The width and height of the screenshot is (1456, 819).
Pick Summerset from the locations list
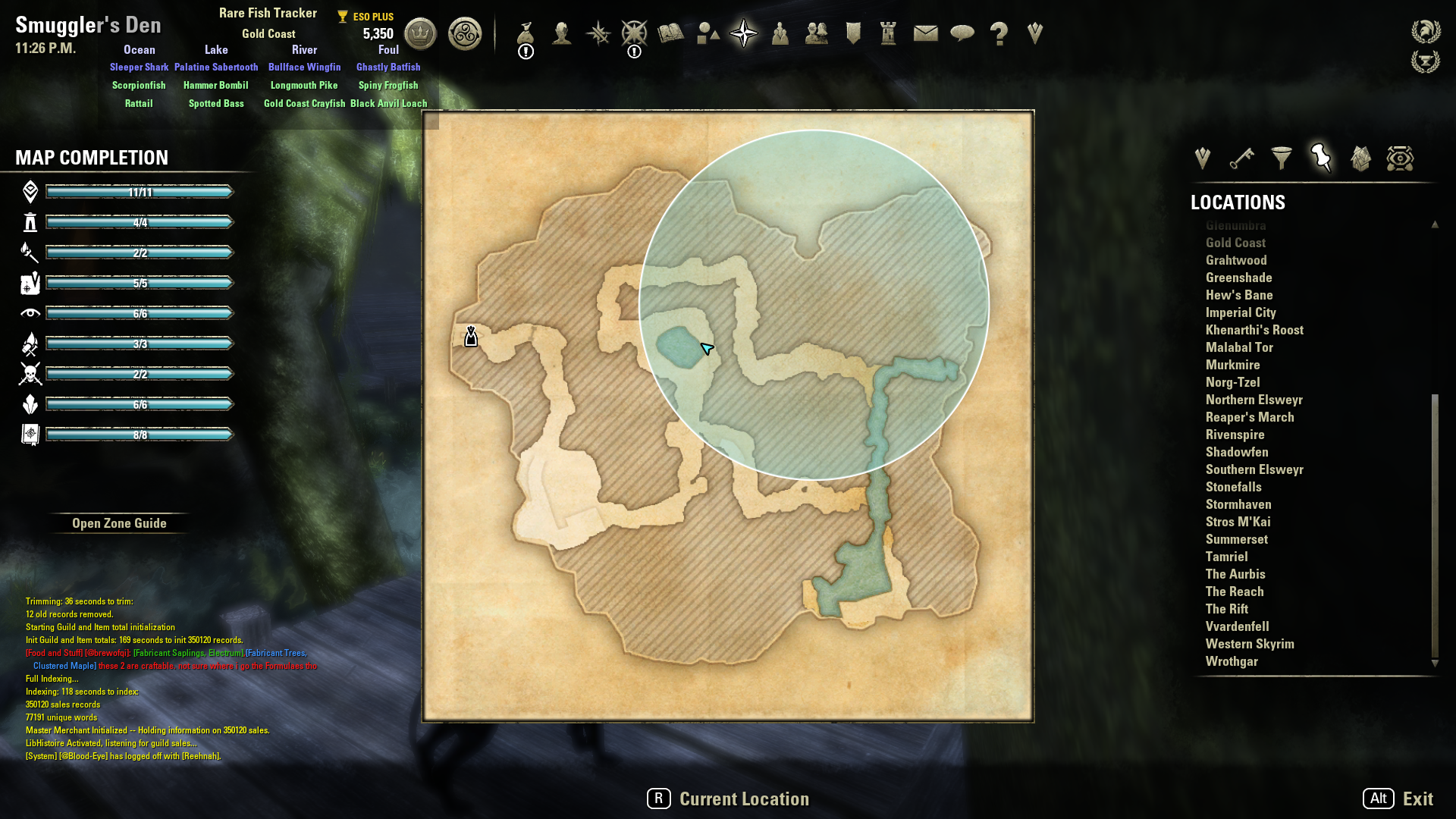[x=1236, y=539]
